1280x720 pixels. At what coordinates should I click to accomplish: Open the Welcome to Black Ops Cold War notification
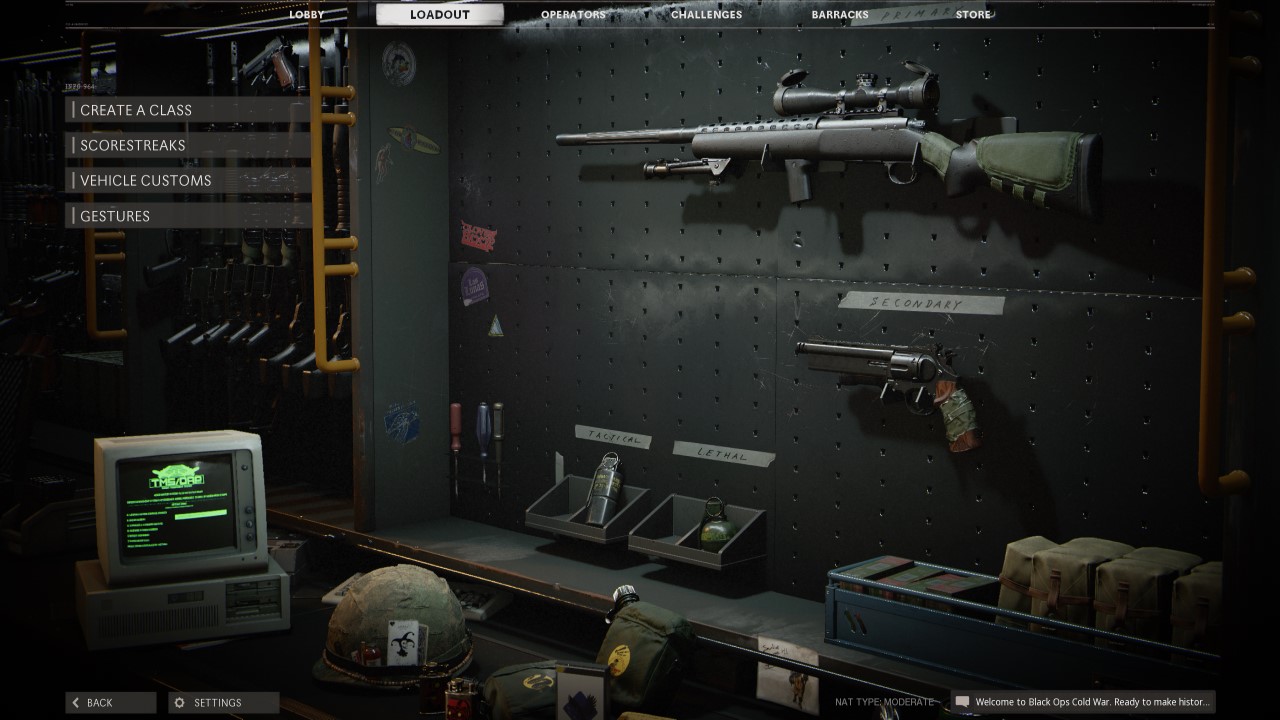[x=1100, y=702]
